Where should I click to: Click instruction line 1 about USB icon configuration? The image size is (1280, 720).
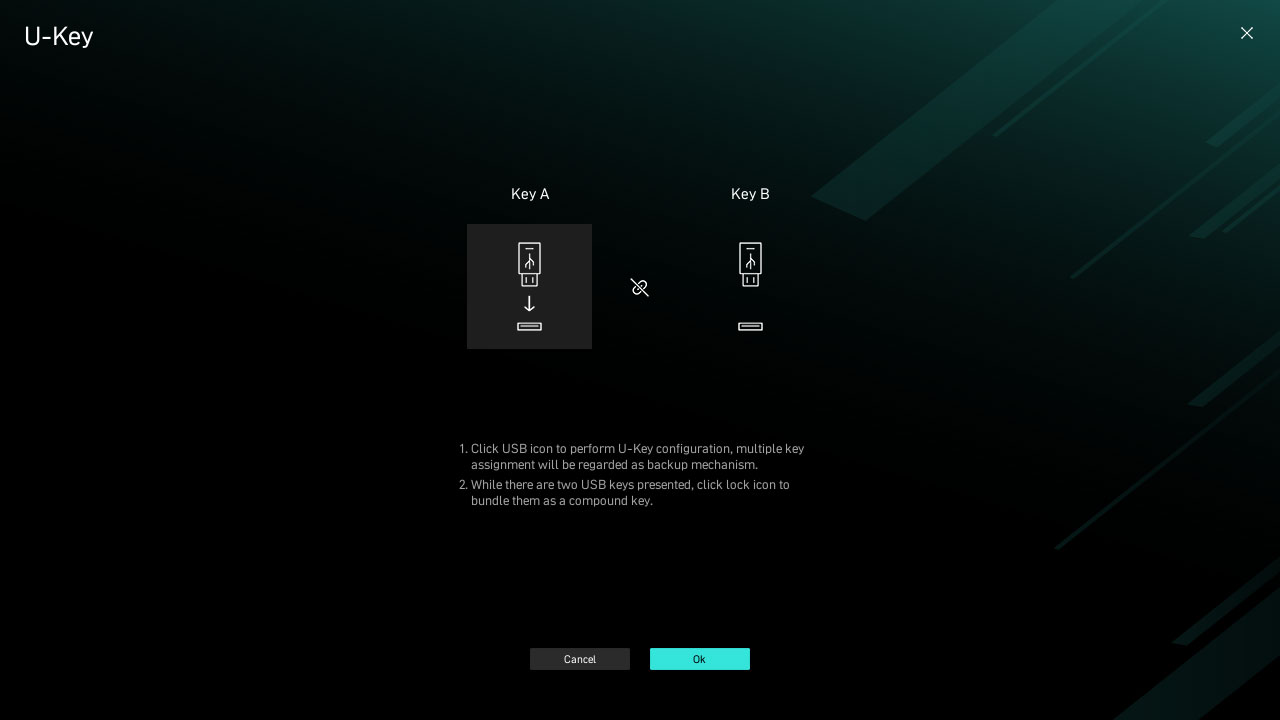(x=637, y=457)
